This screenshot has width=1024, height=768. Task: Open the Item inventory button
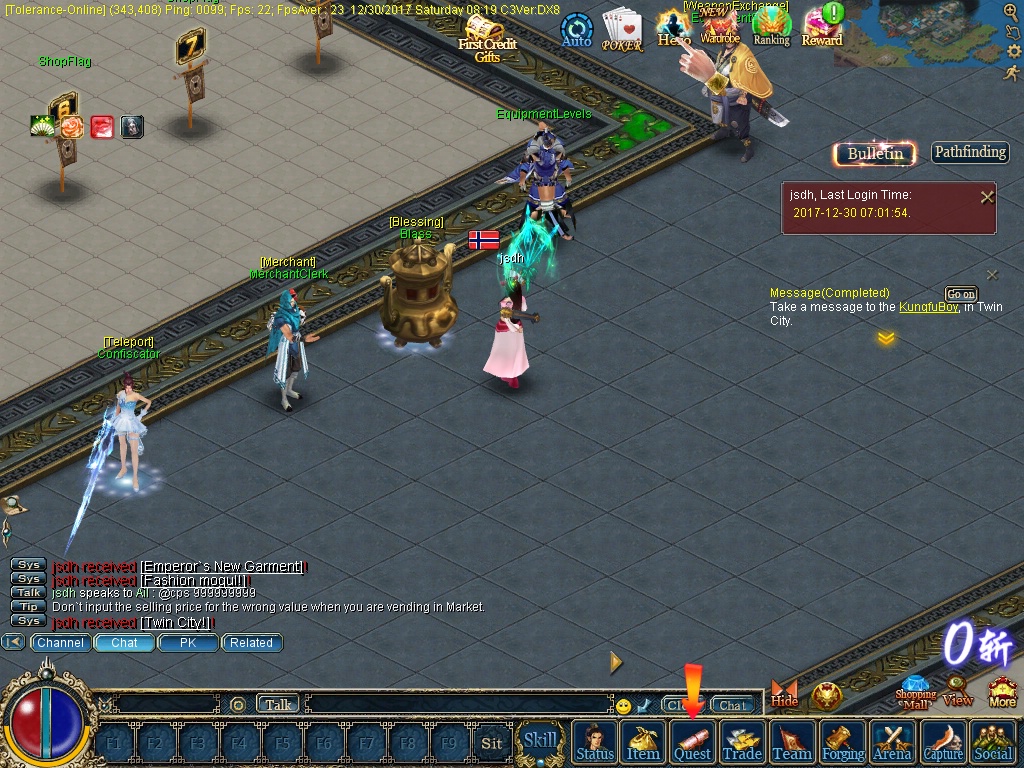(x=643, y=742)
